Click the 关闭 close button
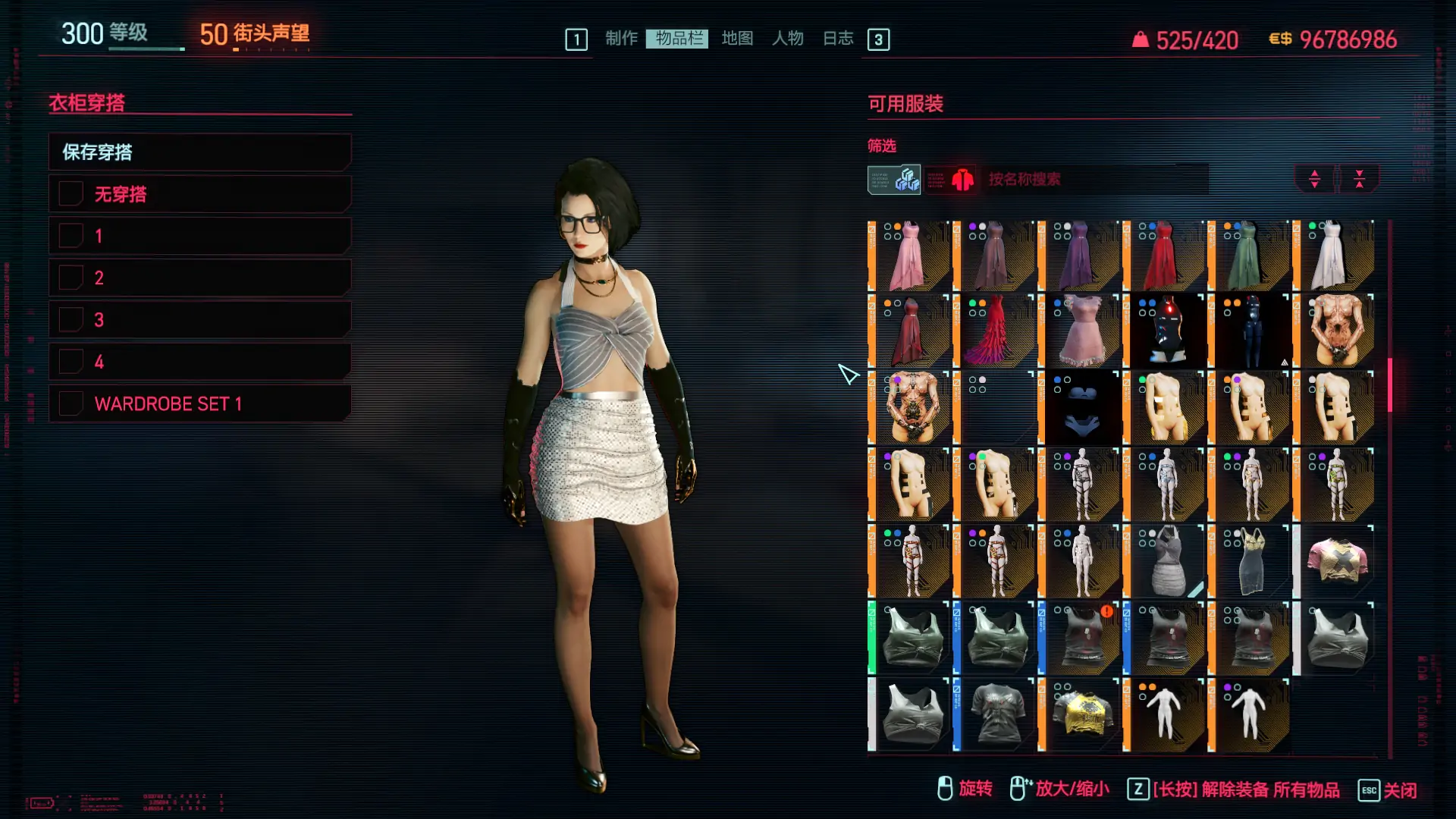 [1388, 790]
